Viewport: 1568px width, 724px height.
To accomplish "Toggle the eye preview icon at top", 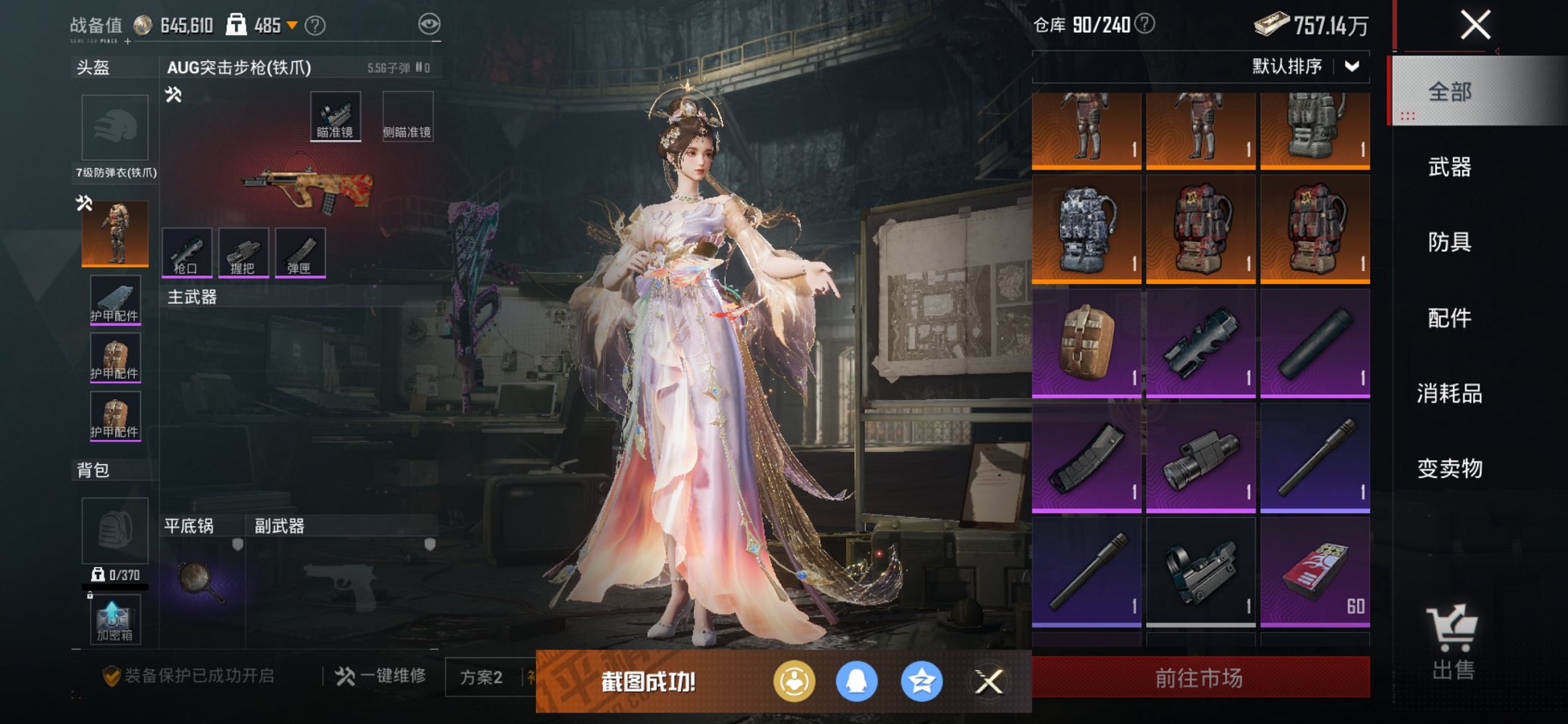I will (x=433, y=23).
